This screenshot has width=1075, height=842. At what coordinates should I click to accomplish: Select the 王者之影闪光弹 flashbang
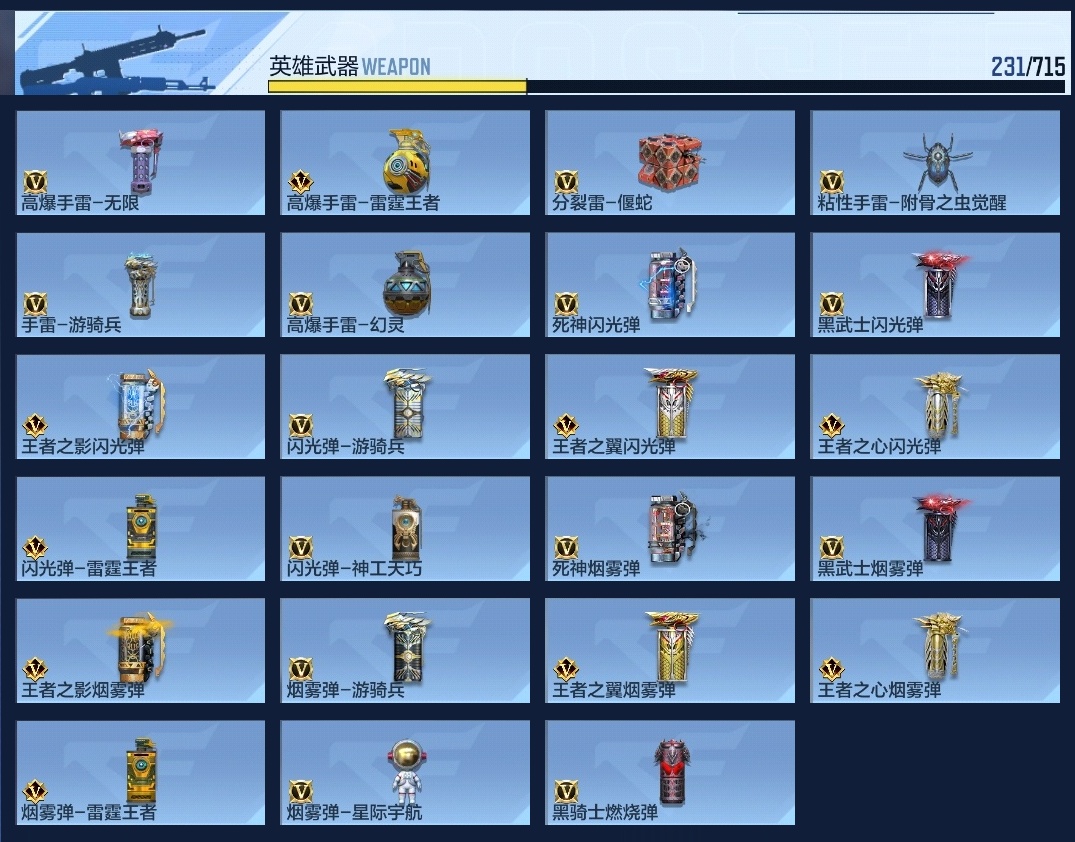coord(141,407)
